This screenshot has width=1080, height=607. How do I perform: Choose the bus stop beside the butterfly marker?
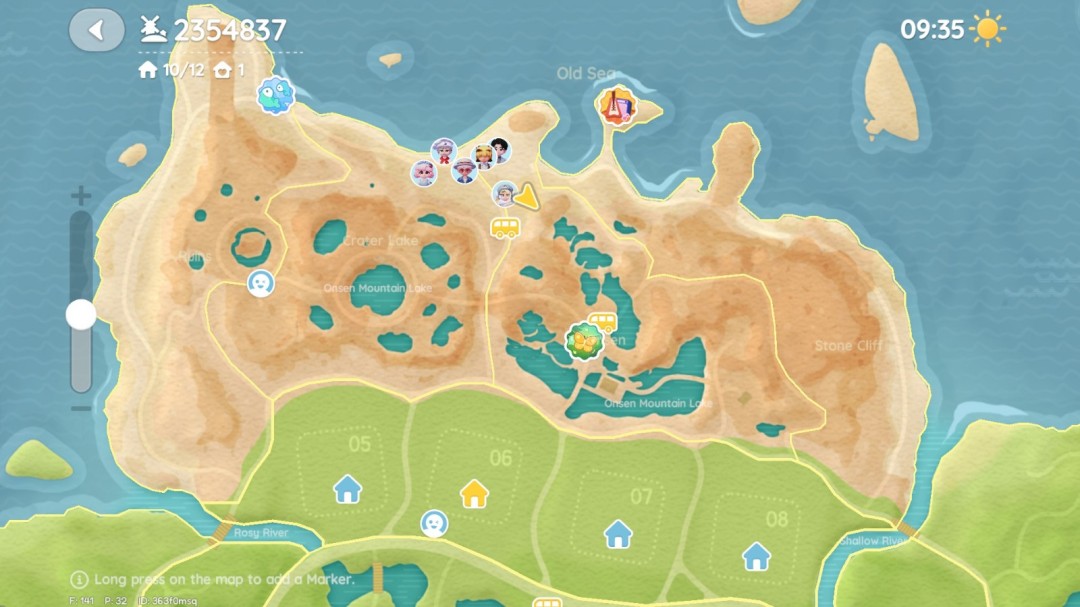pyautogui.click(x=602, y=321)
